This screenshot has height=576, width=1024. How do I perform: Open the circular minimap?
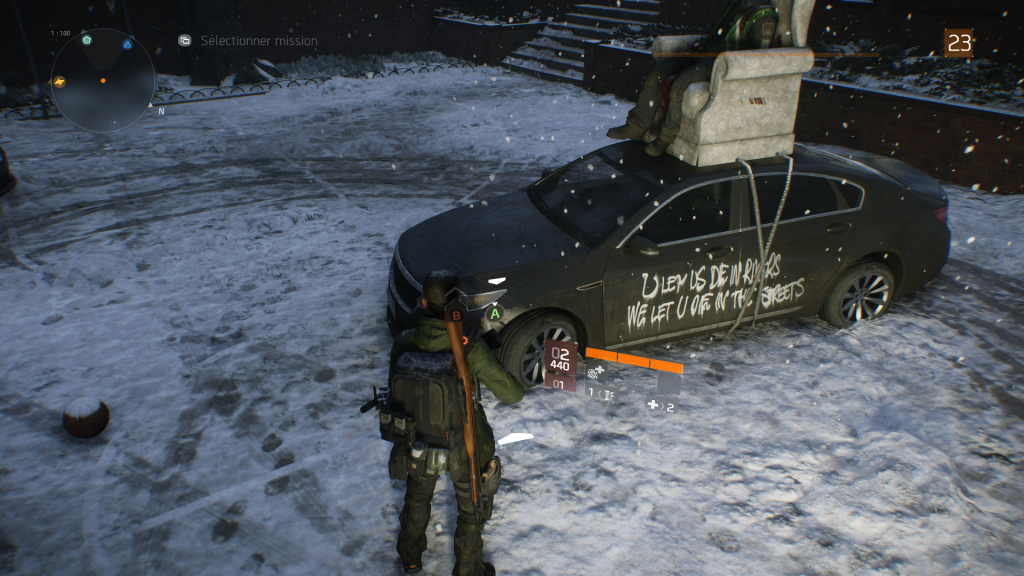pos(103,80)
